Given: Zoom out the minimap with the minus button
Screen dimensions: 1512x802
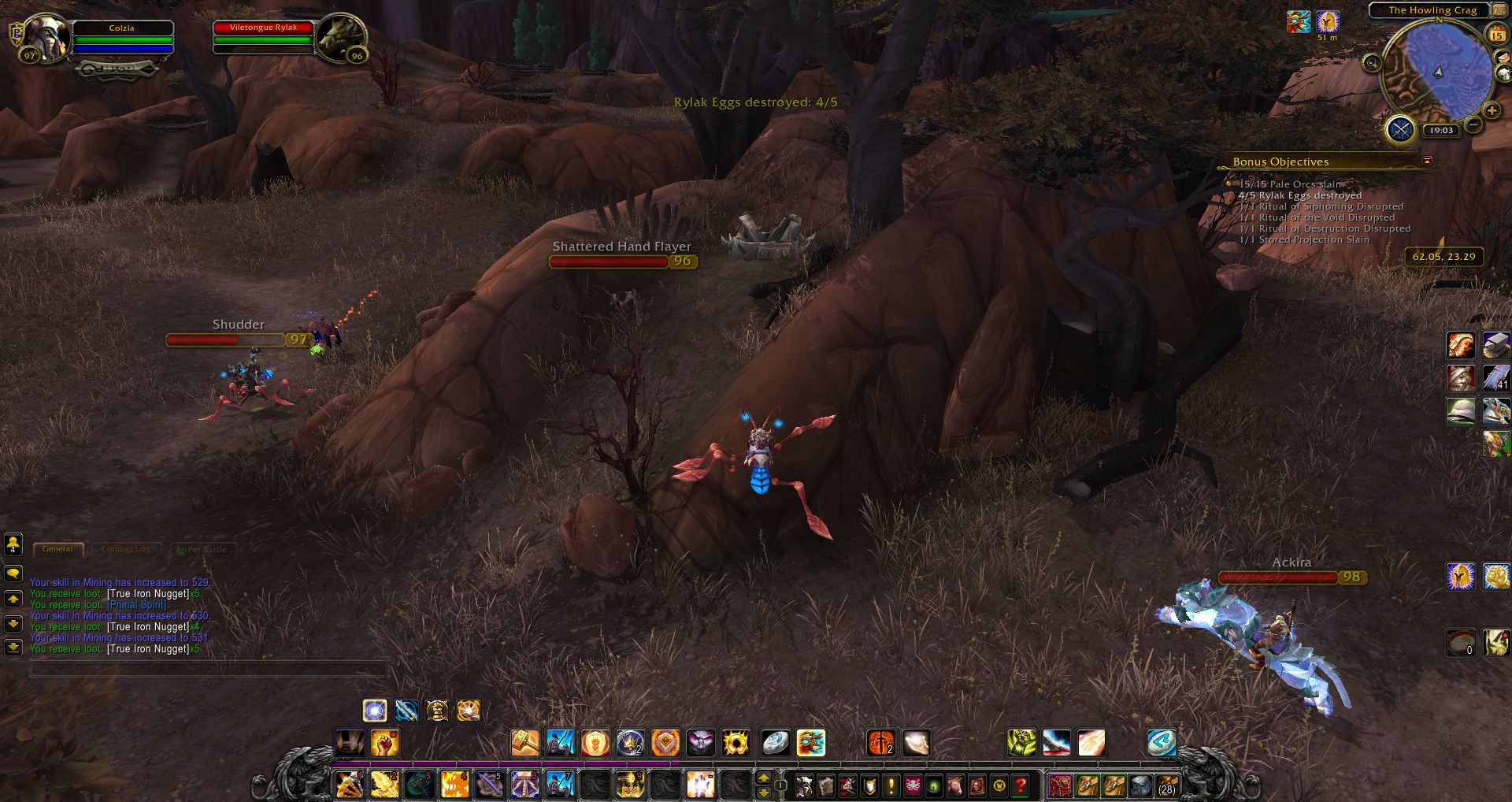Looking at the screenshot, I should [x=1473, y=124].
